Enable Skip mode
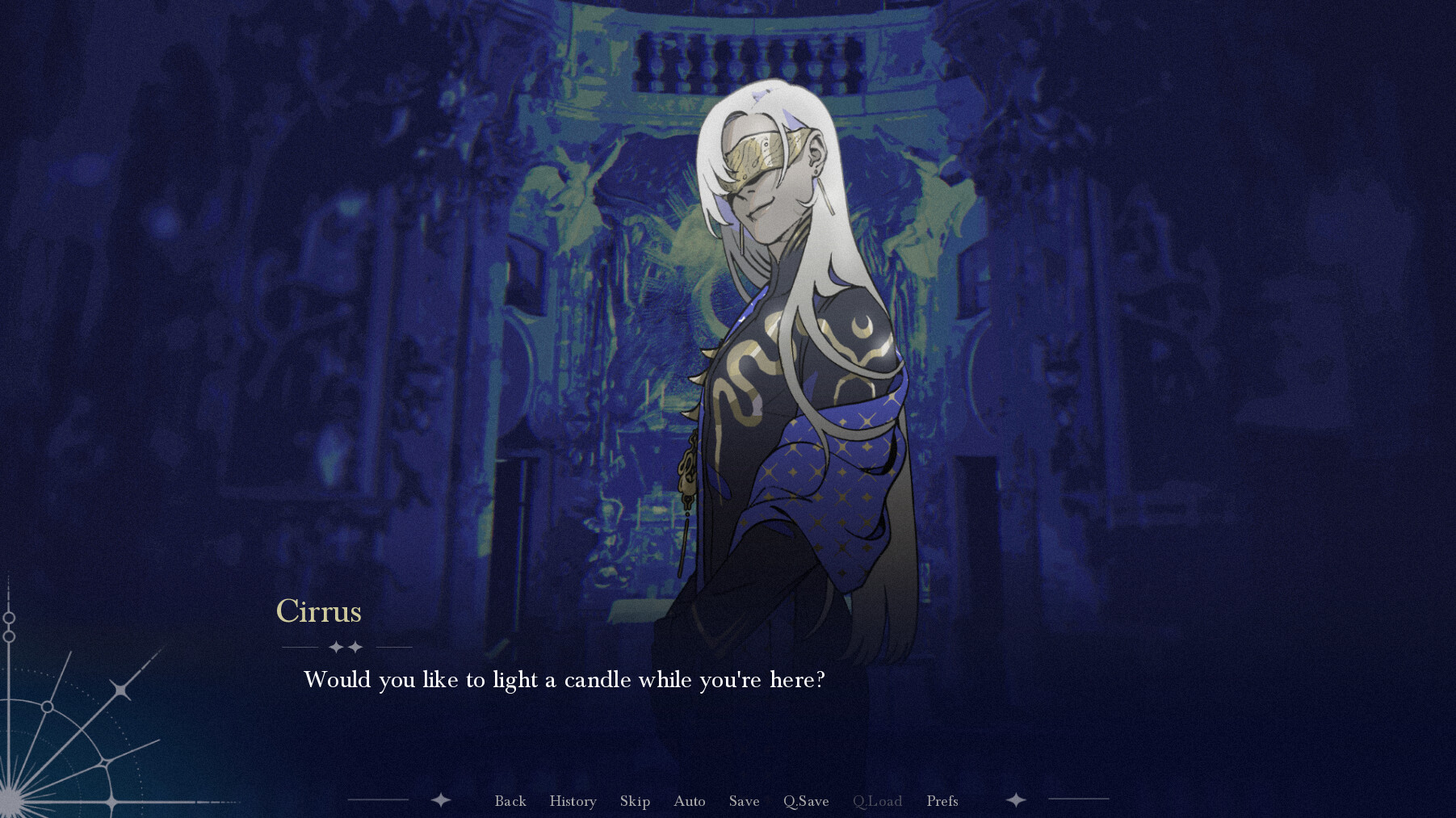 [635, 801]
